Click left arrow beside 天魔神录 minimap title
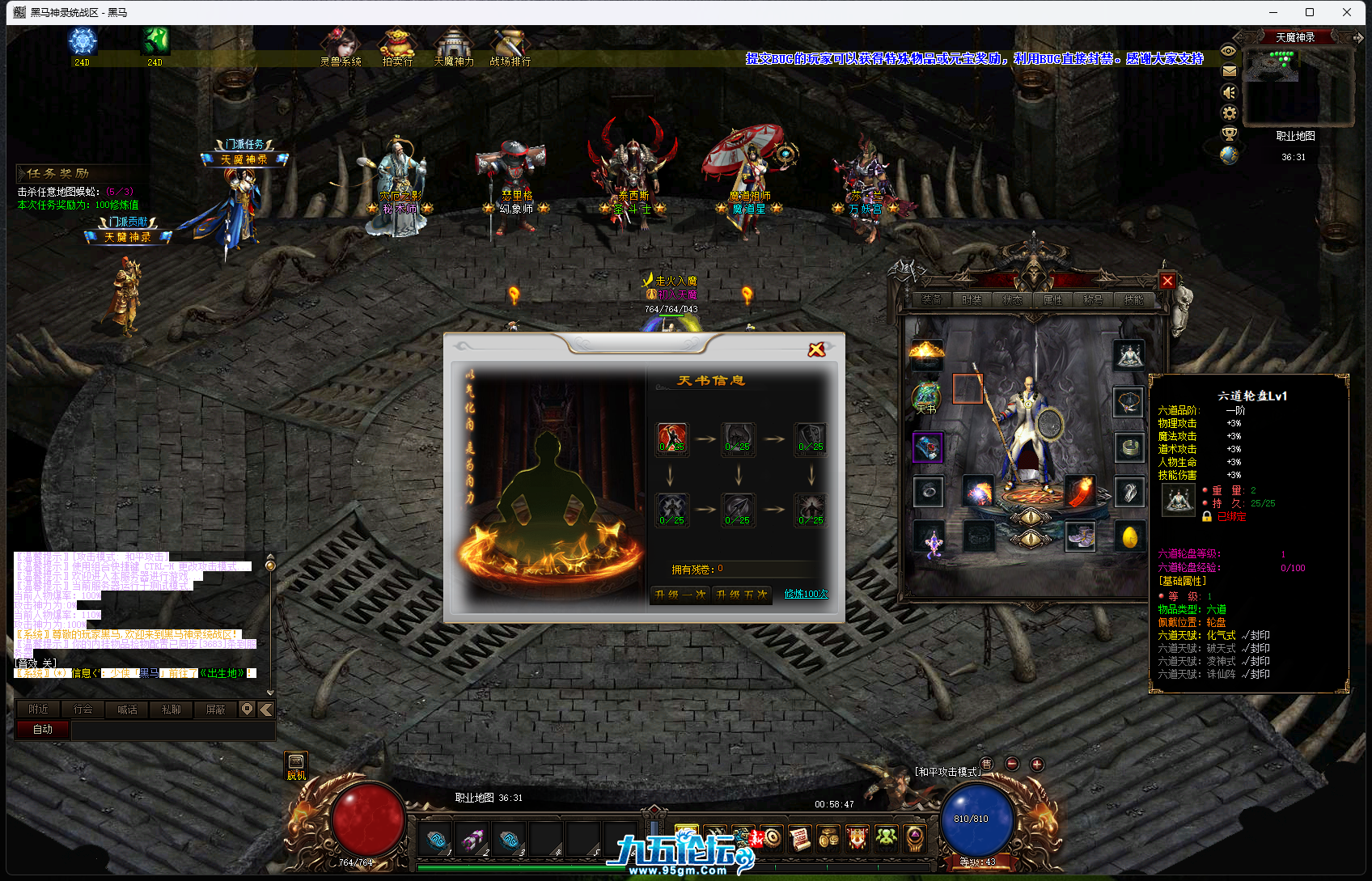 1243,36
